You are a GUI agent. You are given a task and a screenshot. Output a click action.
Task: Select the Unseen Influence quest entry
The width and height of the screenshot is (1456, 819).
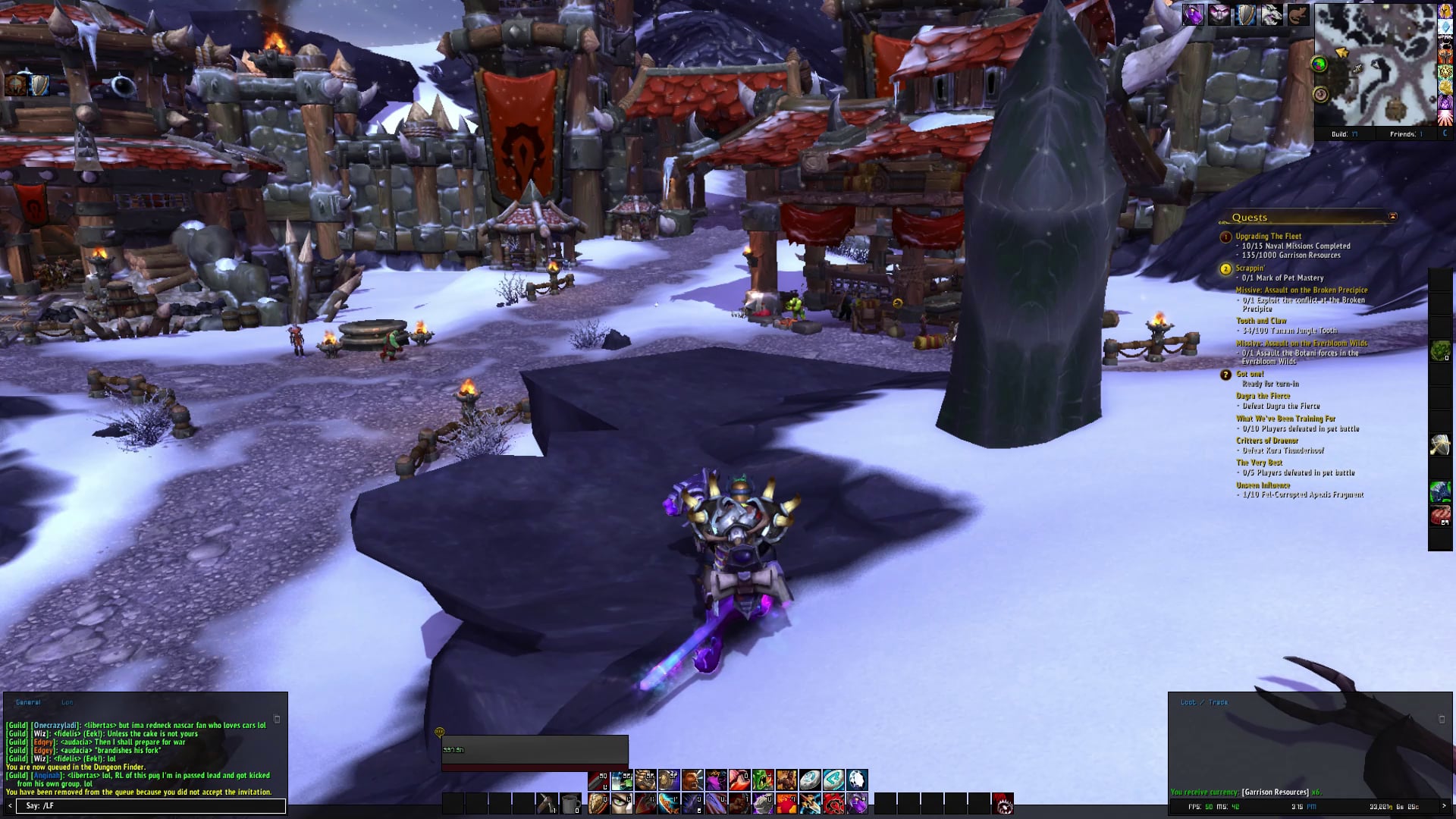click(x=1263, y=485)
